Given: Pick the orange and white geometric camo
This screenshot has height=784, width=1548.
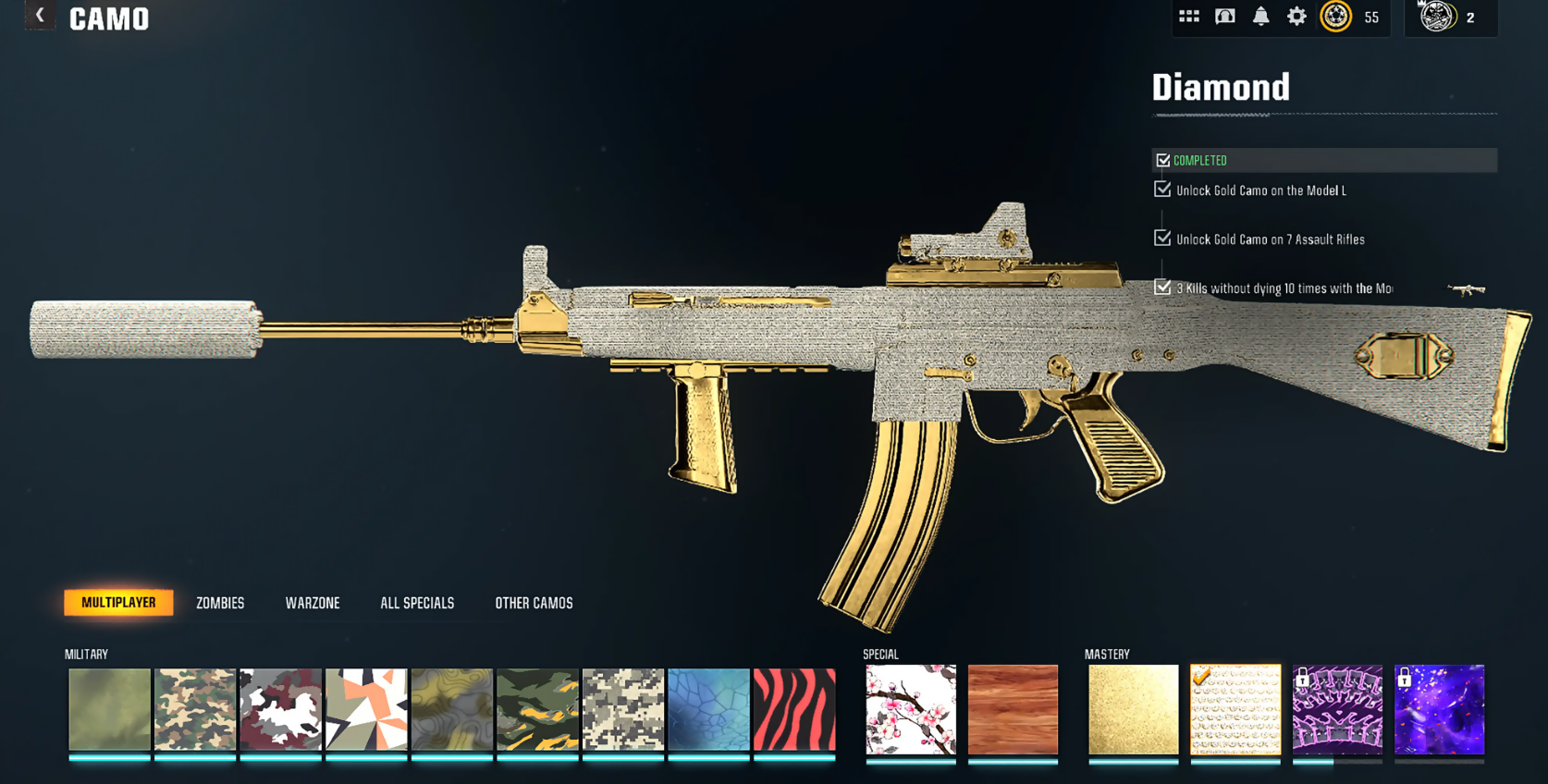Looking at the screenshot, I should (366, 709).
